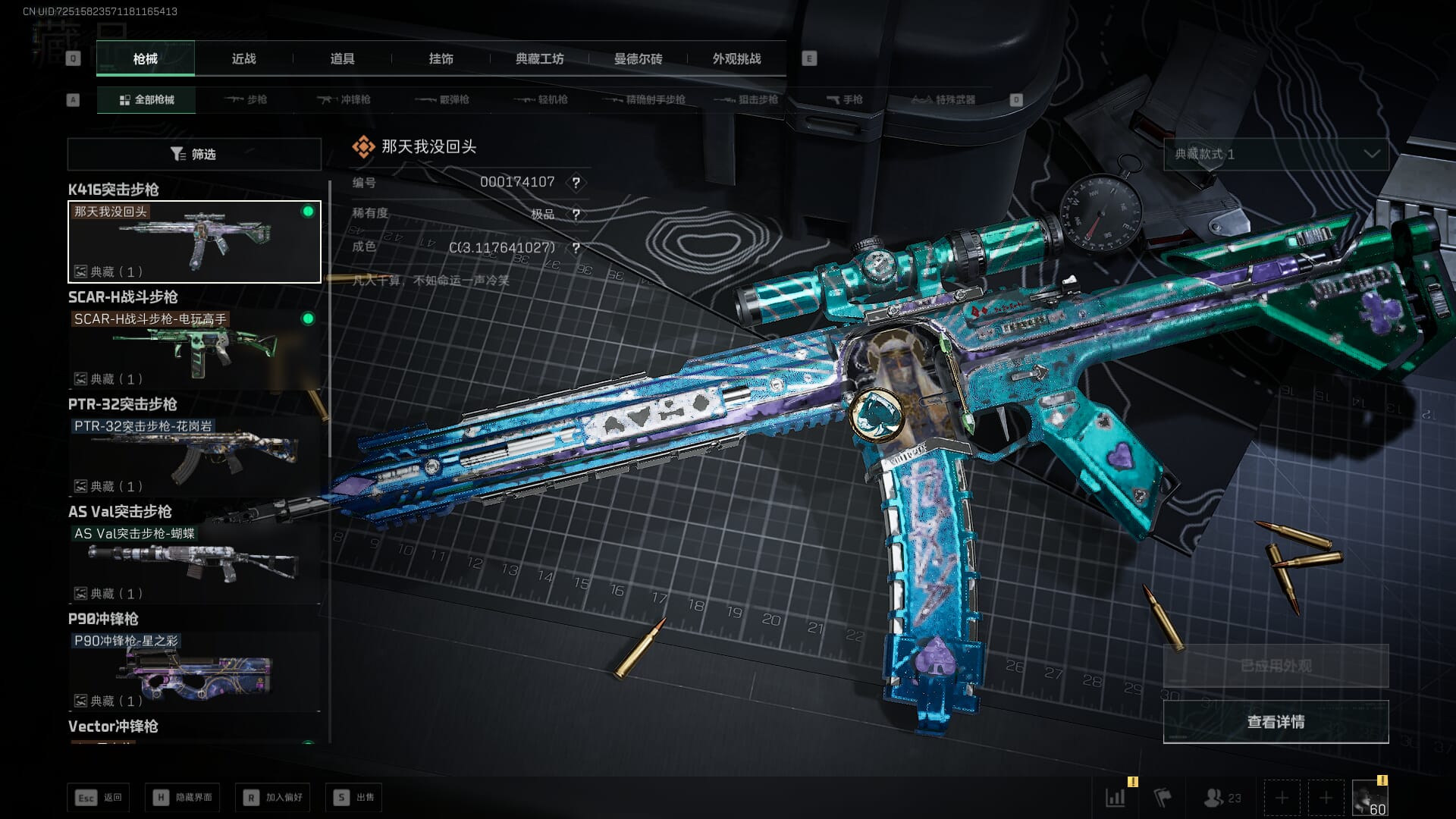Select the PTR-32 花岗岩 skin
The image size is (1456, 819).
[194, 456]
